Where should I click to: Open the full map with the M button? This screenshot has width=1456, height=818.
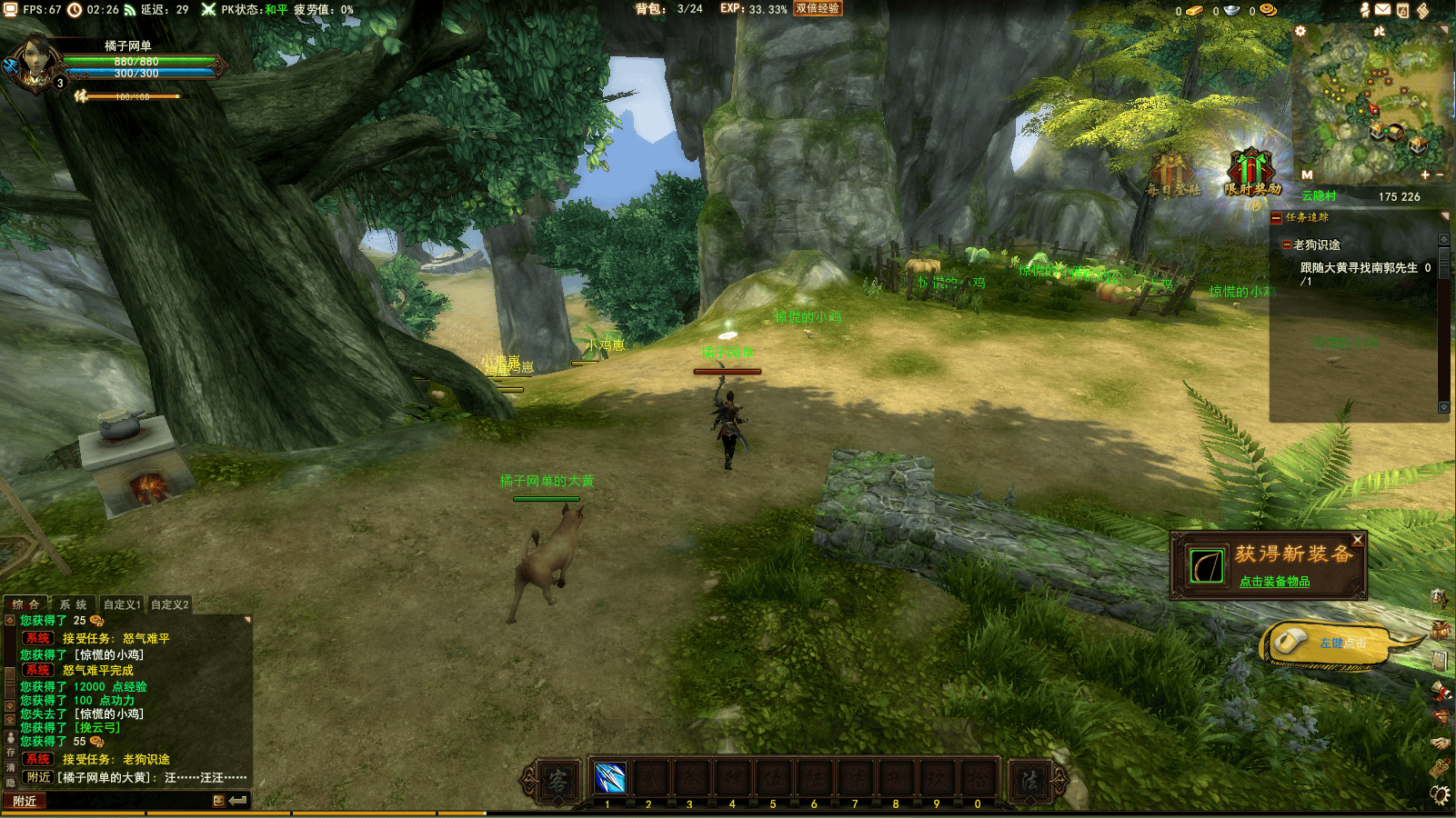click(1307, 175)
